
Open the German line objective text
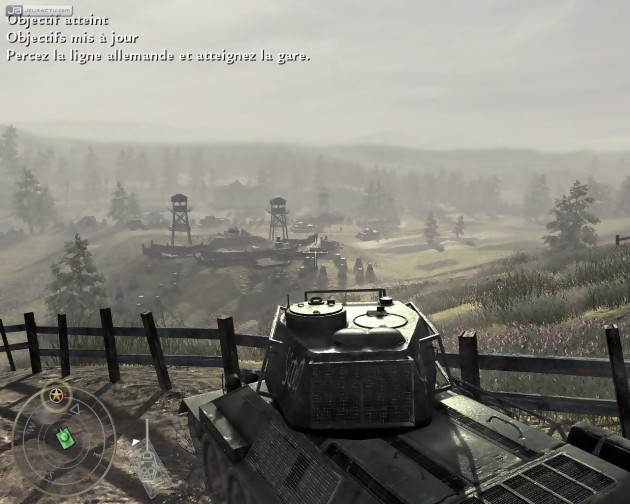(x=158, y=55)
